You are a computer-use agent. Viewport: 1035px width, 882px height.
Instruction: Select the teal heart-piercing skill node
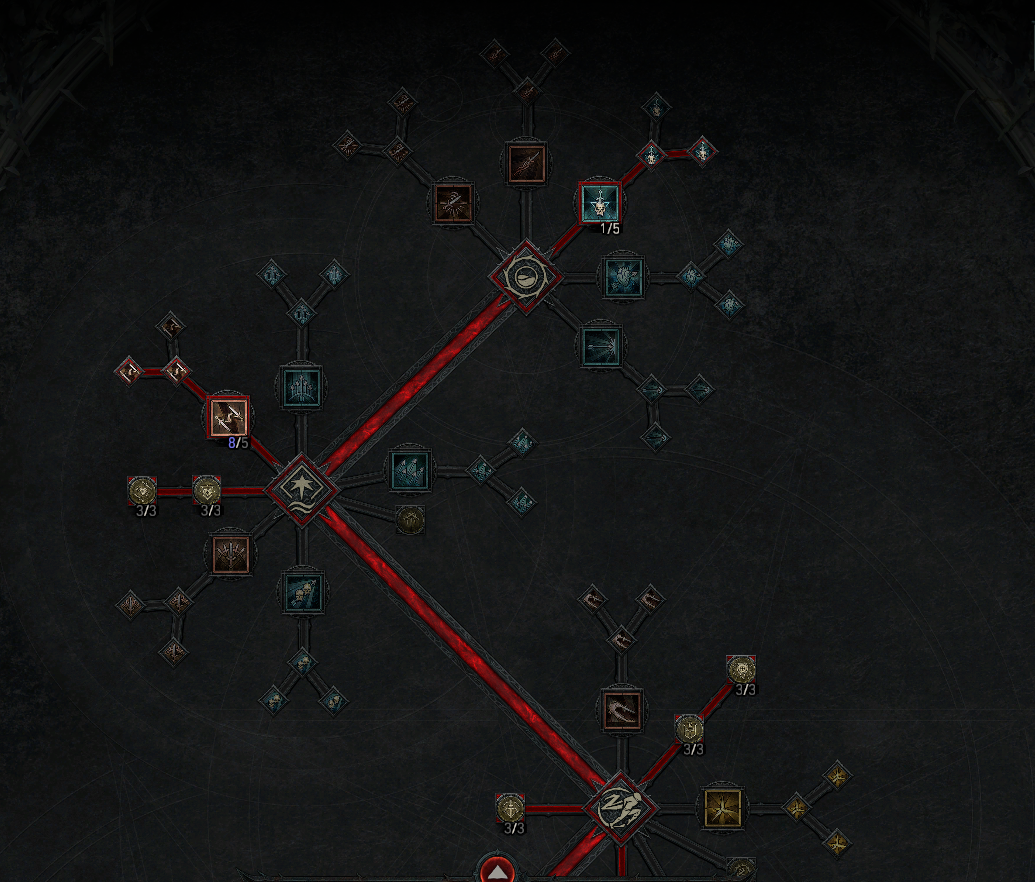623,275
